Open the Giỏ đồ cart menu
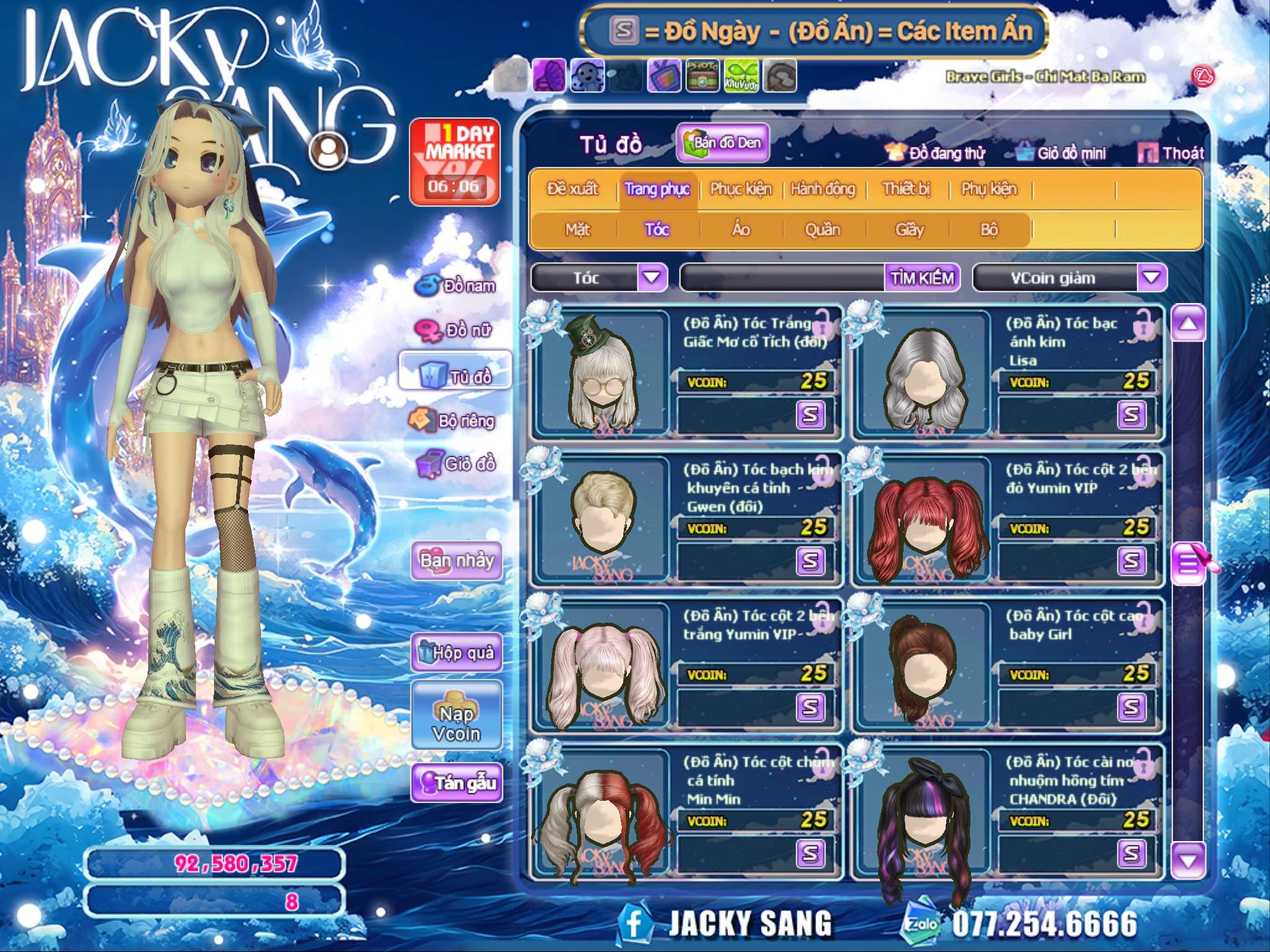Image resolution: width=1270 pixels, height=952 pixels. (457, 464)
